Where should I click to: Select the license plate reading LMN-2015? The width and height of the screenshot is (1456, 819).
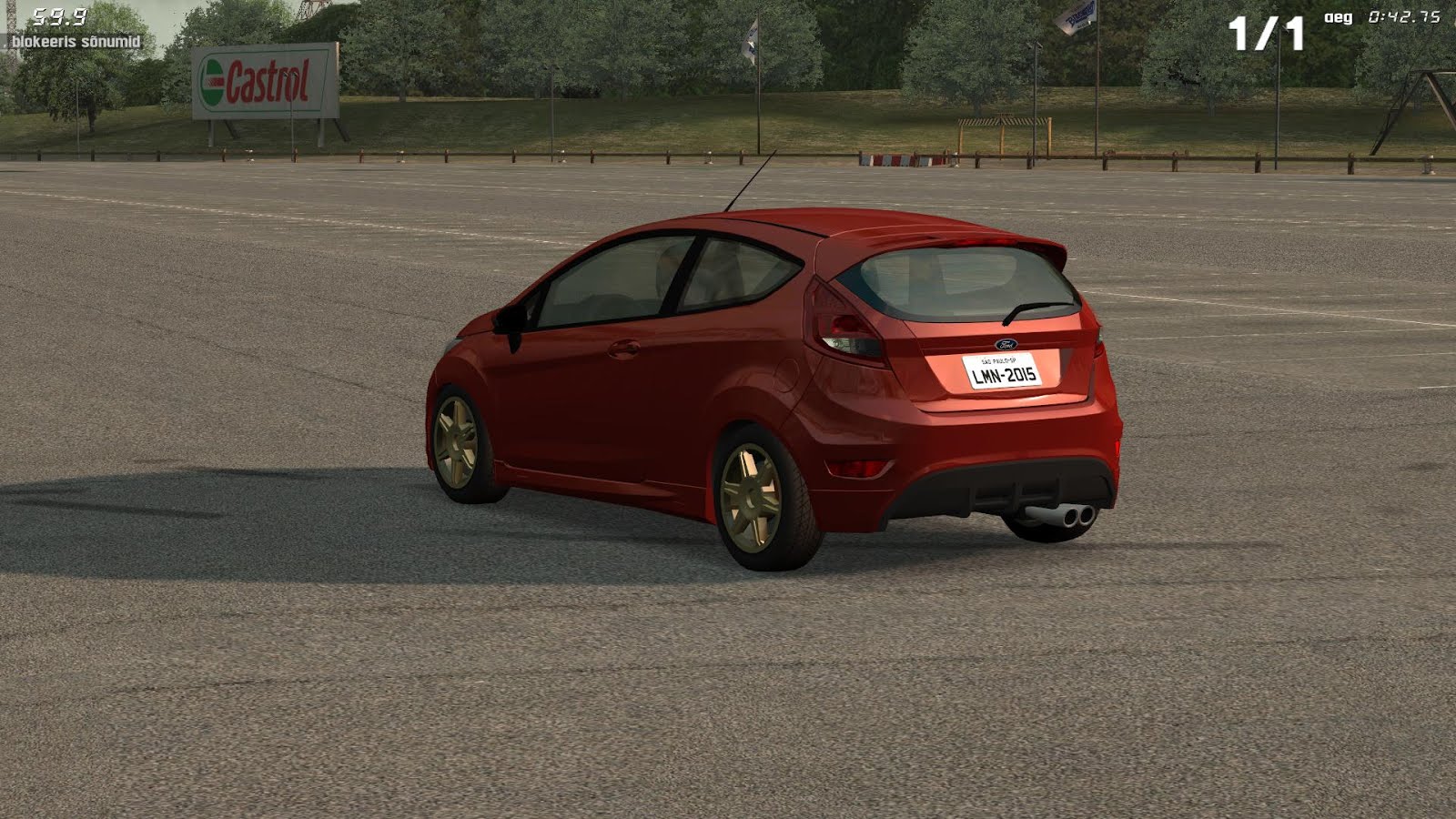coord(1005,373)
